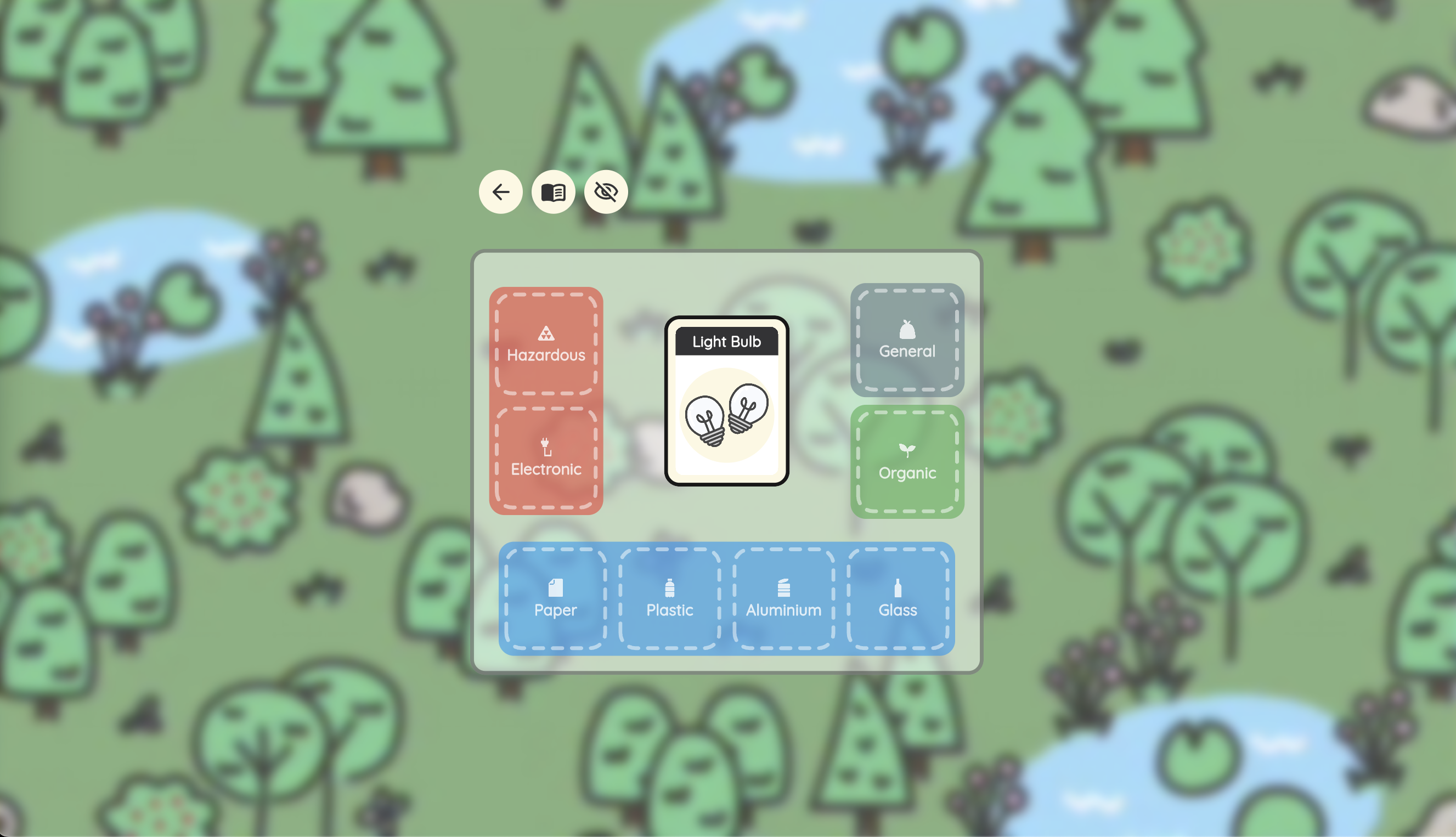Select the Glass recycling bin

click(898, 598)
